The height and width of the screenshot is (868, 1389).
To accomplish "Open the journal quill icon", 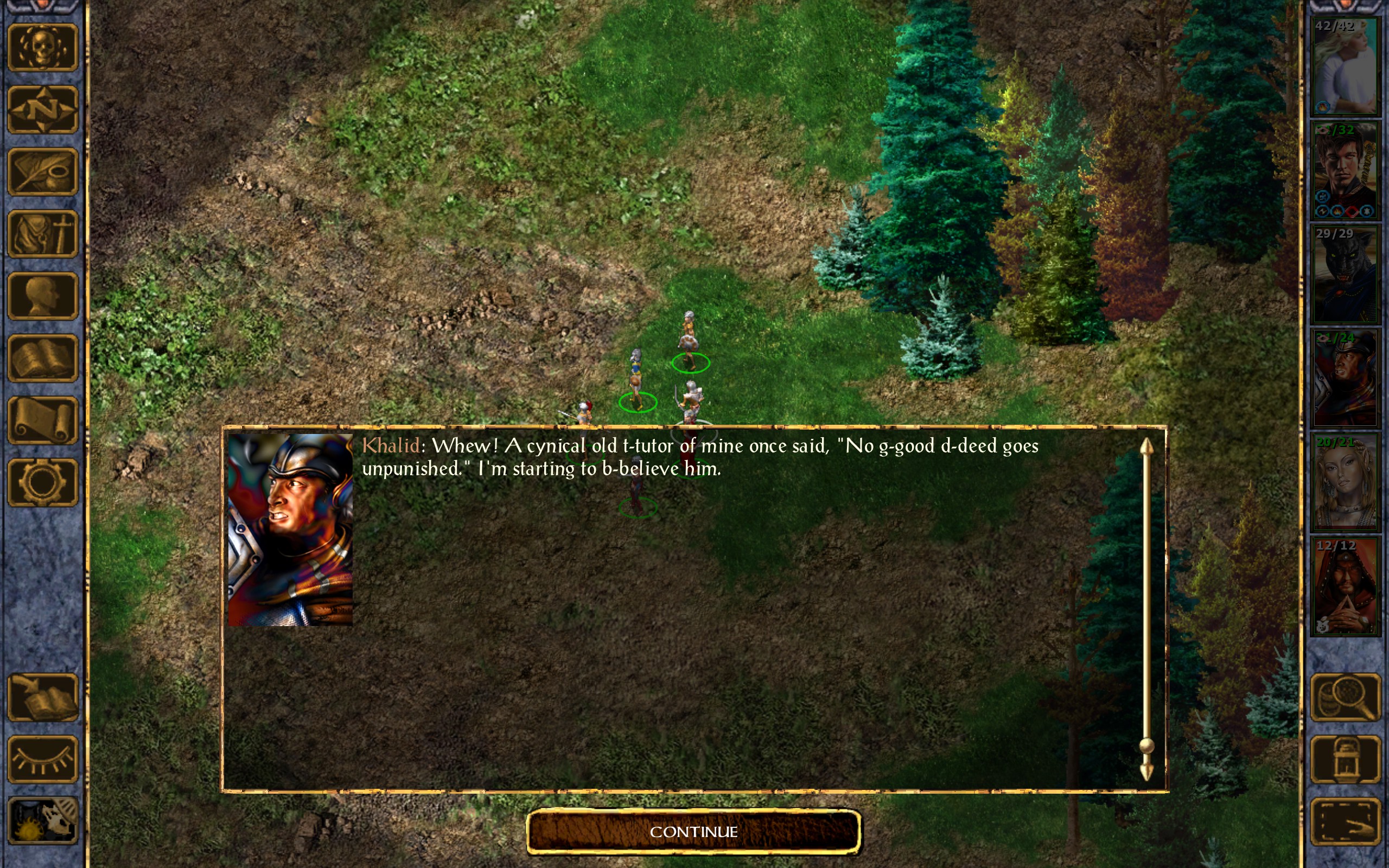I will click(x=42, y=171).
